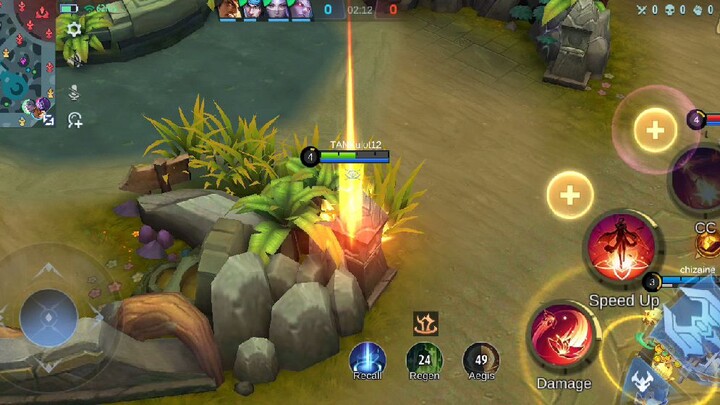The width and height of the screenshot is (720, 405).
Task: Use the Regen battle spell
Action: tap(424, 359)
